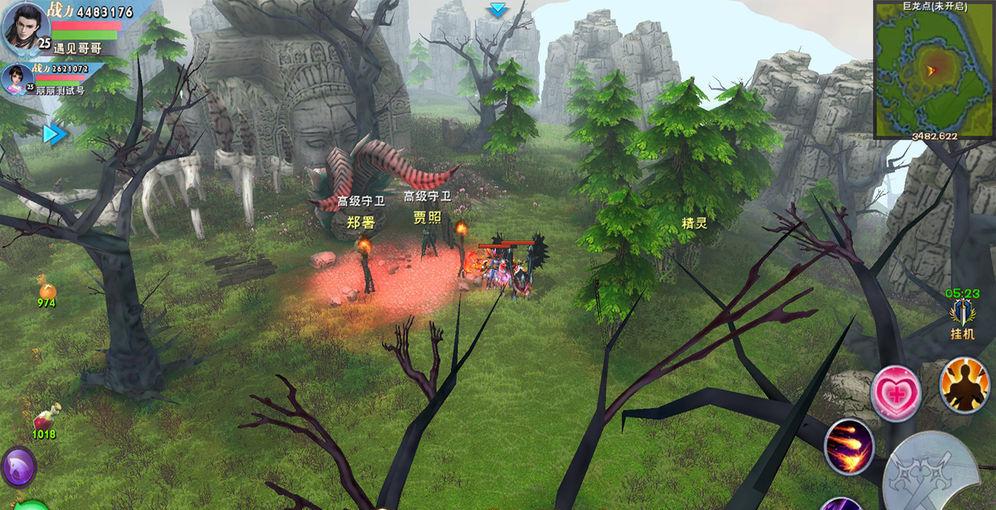Activate the glowing silhouette burst skill
The width and height of the screenshot is (996, 510).
tap(963, 385)
